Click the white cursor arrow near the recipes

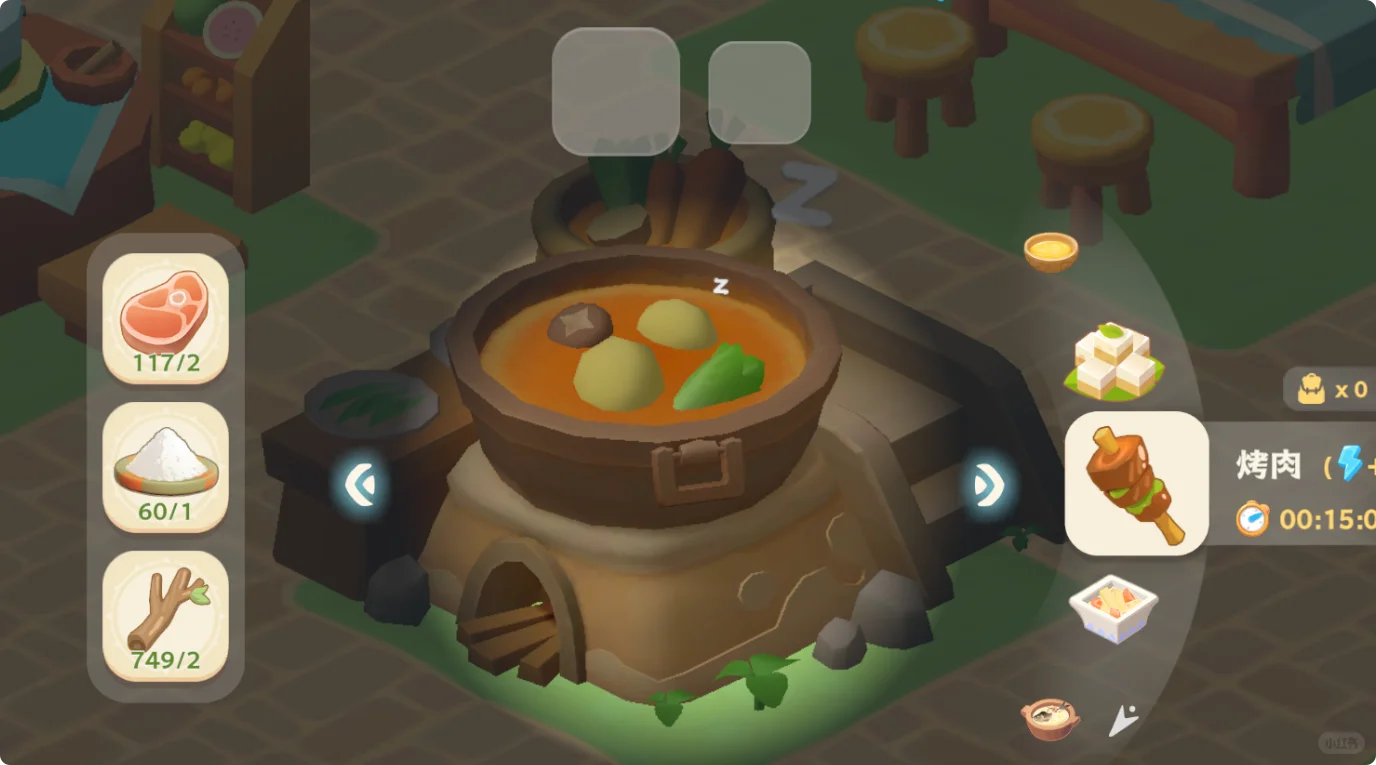(x=1122, y=719)
